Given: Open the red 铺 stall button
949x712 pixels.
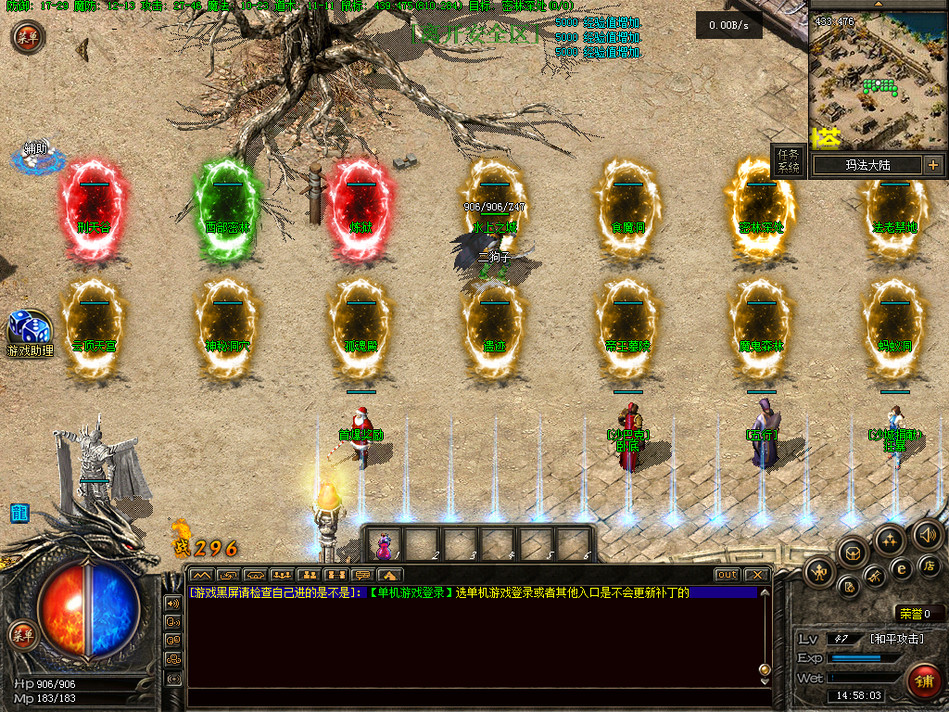Looking at the screenshot, I should point(926,682).
